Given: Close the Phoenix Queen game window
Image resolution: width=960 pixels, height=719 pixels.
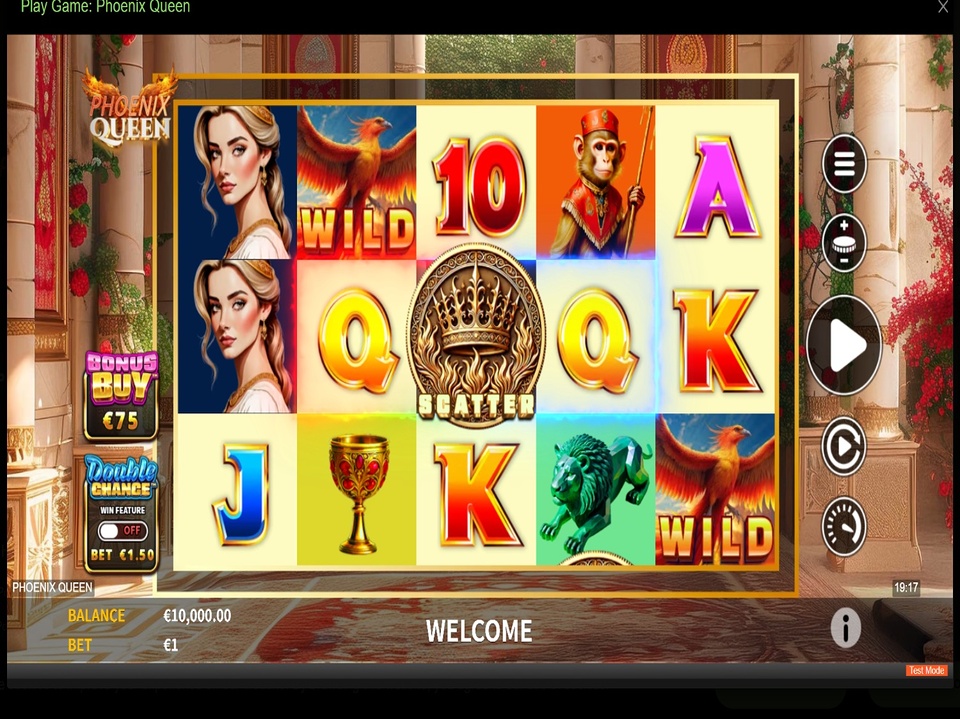Looking at the screenshot, I should (942, 7).
